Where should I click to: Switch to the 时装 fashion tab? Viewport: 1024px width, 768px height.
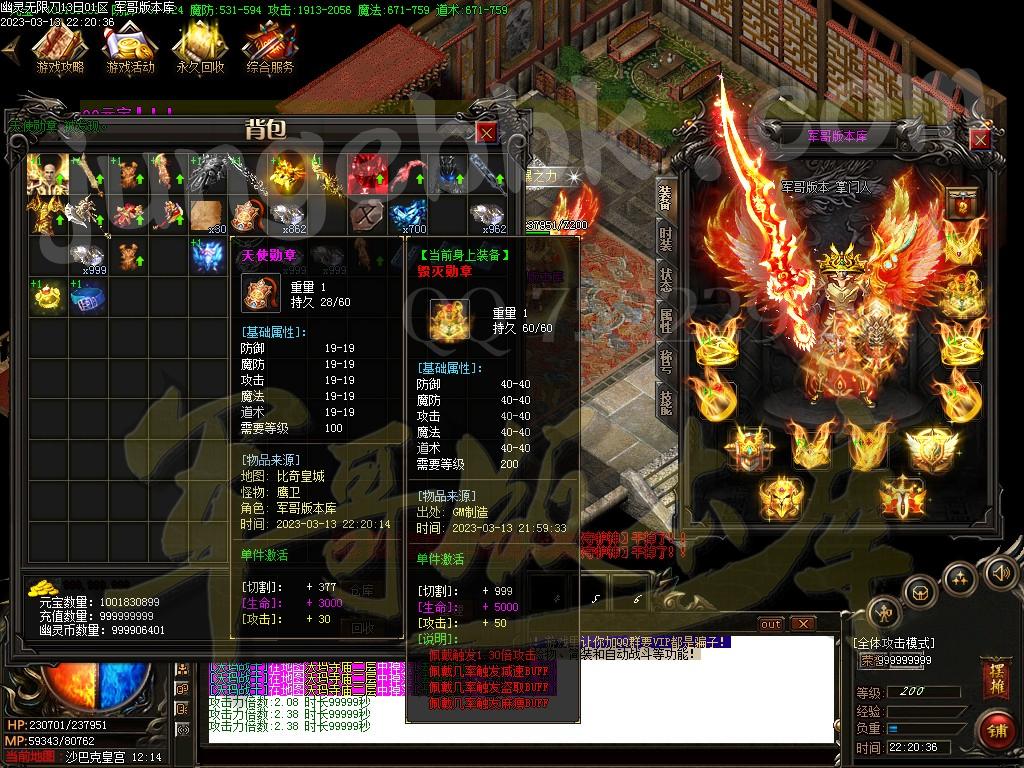(x=666, y=238)
